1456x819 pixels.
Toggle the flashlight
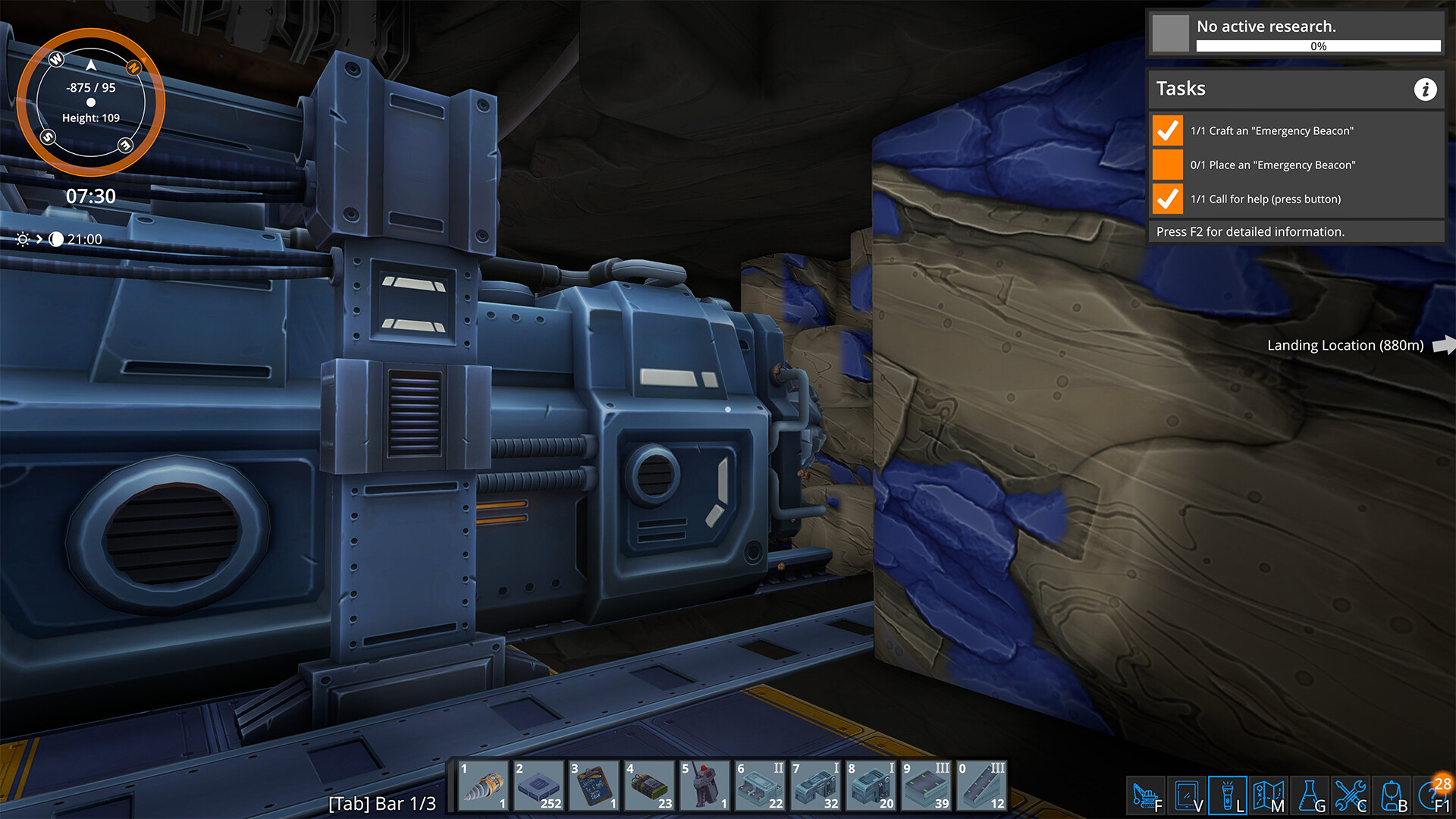tap(1228, 796)
